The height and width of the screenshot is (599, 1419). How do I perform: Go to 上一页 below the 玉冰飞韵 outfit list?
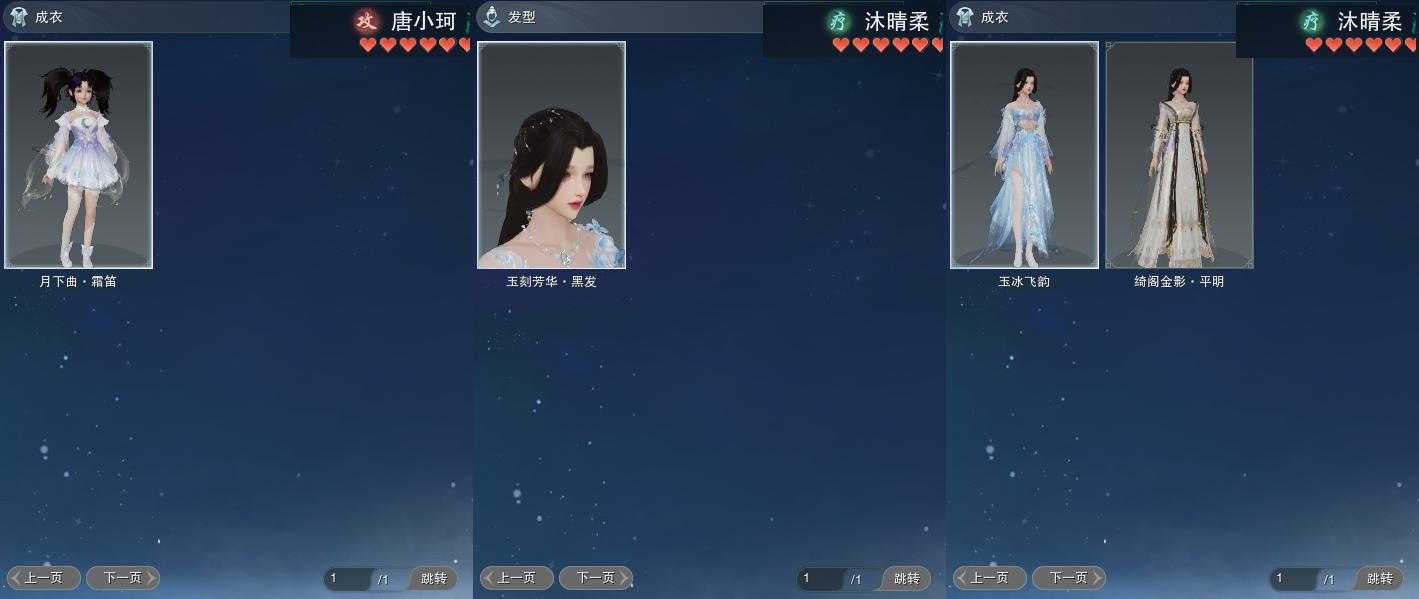point(989,578)
